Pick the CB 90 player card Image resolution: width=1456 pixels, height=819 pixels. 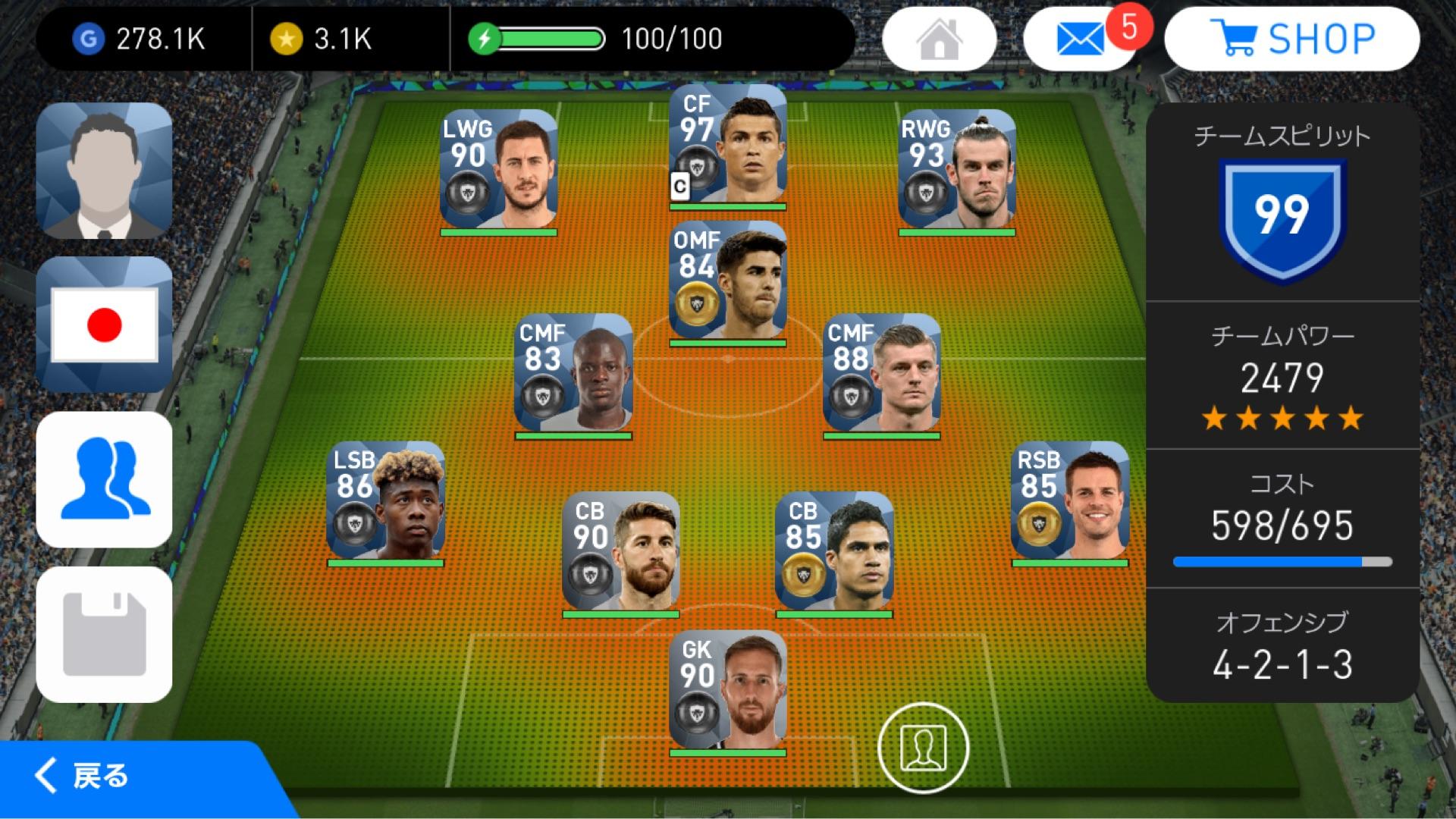click(621, 552)
